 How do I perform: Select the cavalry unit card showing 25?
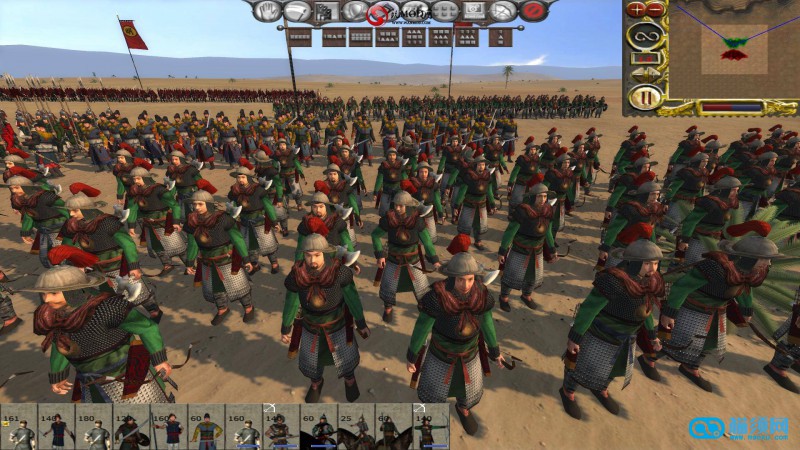pos(356,428)
